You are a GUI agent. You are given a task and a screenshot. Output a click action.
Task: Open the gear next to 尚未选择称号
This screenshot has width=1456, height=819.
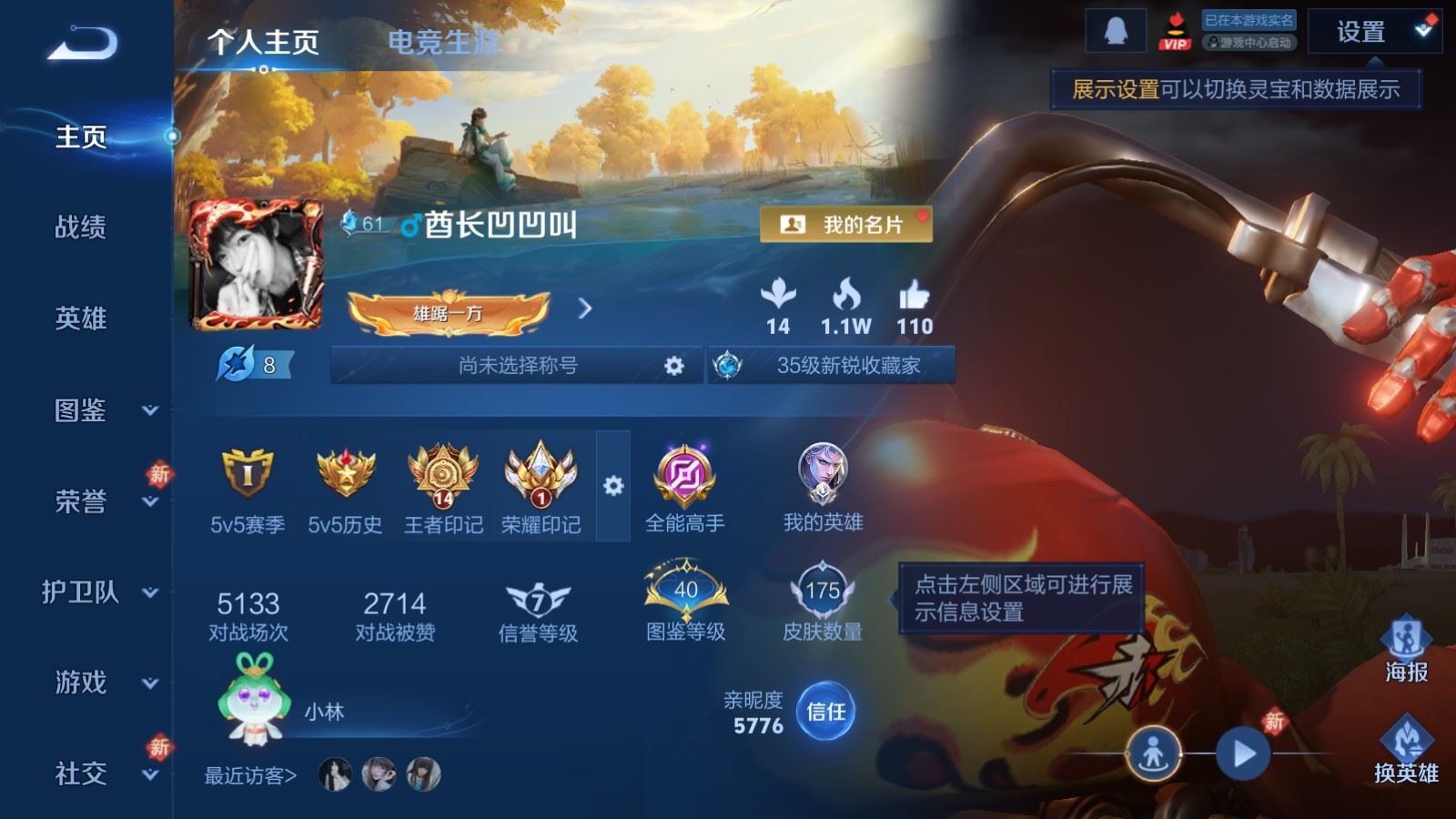[x=672, y=365]
